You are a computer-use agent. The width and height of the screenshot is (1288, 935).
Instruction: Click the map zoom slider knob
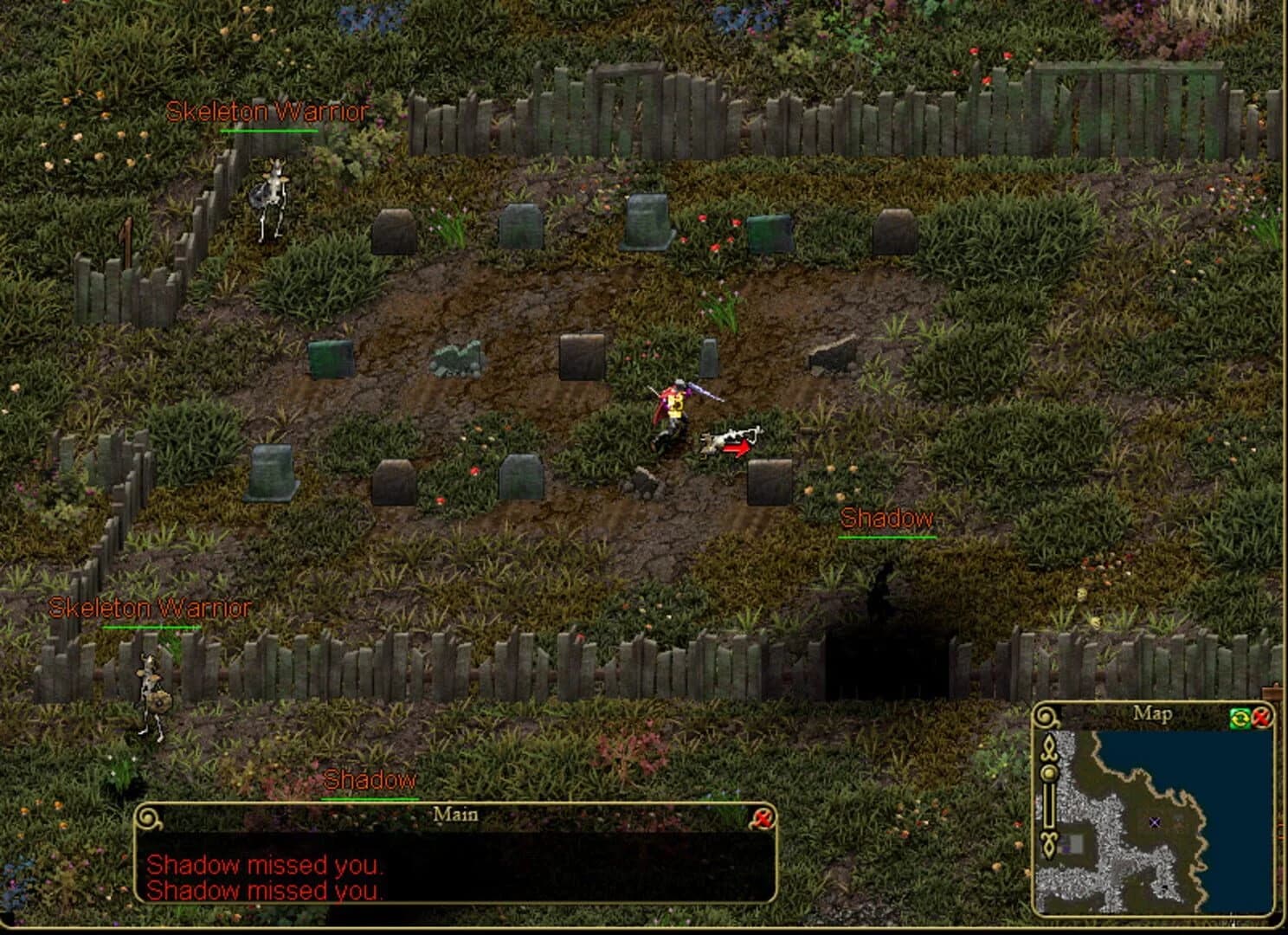(1048, 773)
